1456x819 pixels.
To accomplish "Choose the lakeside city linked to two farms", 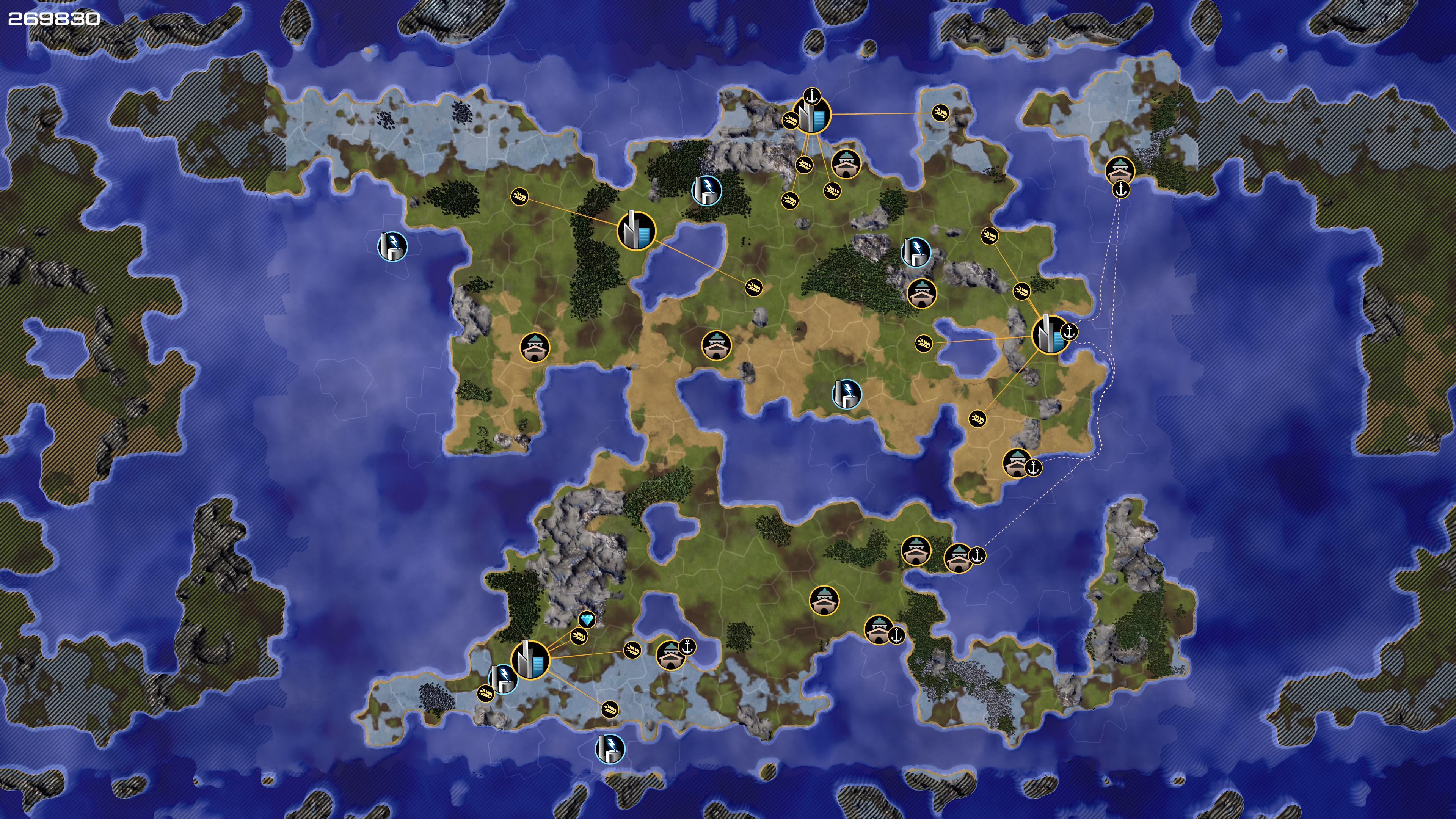I will coord(636,231).
